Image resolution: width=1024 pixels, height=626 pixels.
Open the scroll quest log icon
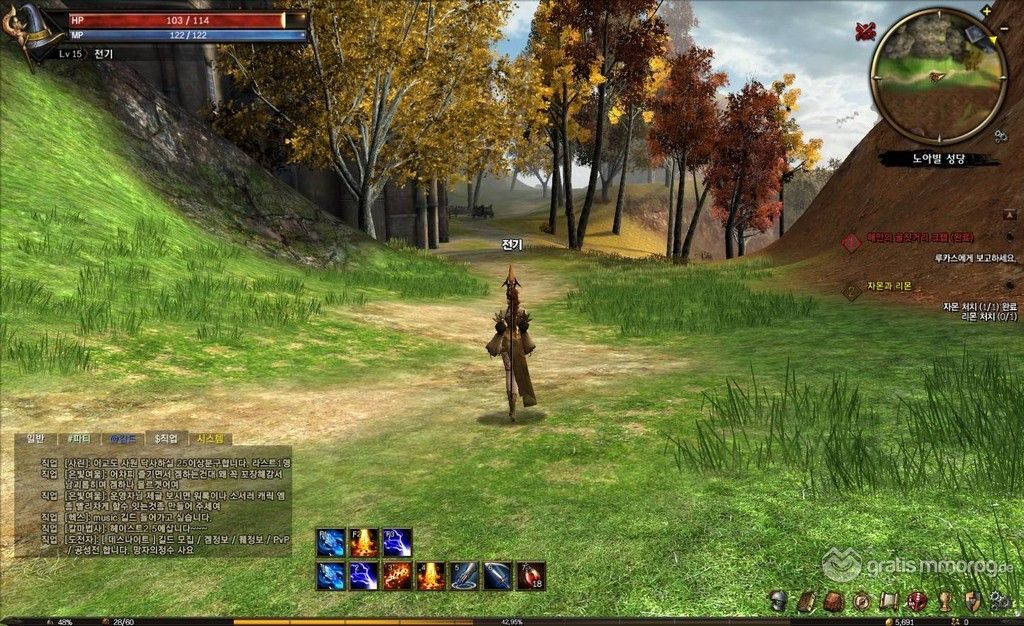pyautogui.click(x=887, y=601)
